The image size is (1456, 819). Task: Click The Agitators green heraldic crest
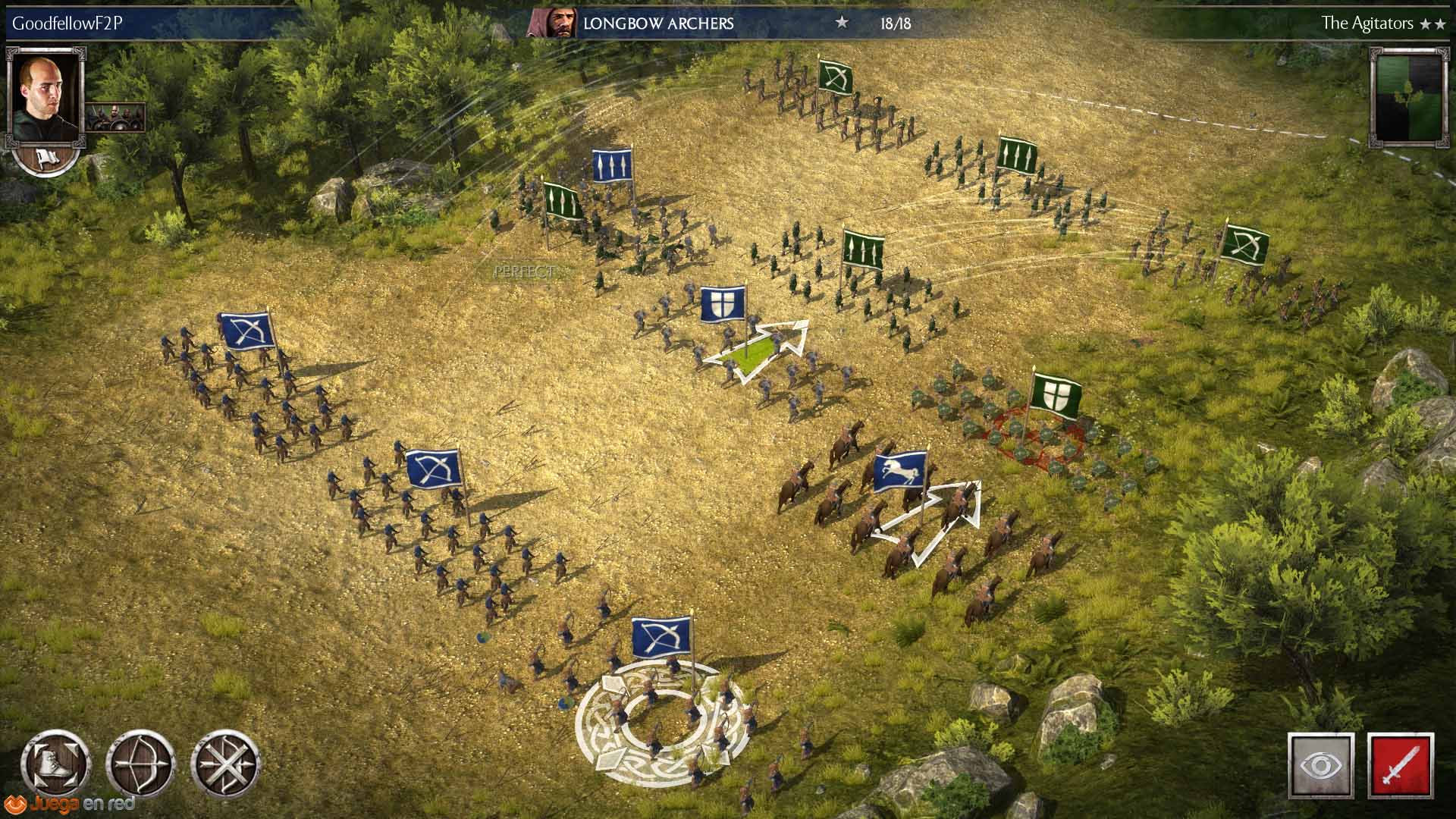1409,96
